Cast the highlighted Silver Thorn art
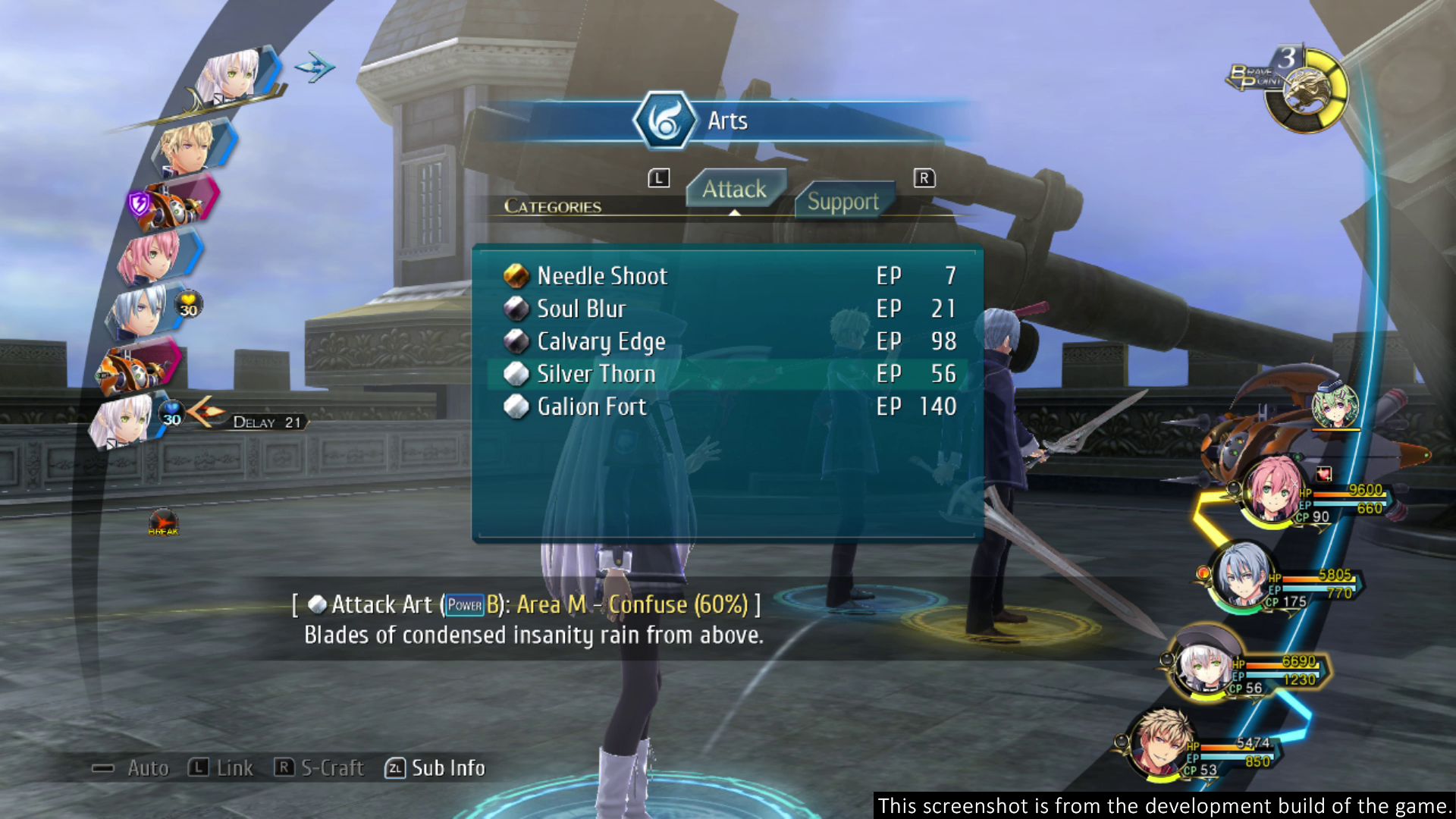1456x819 pixels. pos(596,375)
